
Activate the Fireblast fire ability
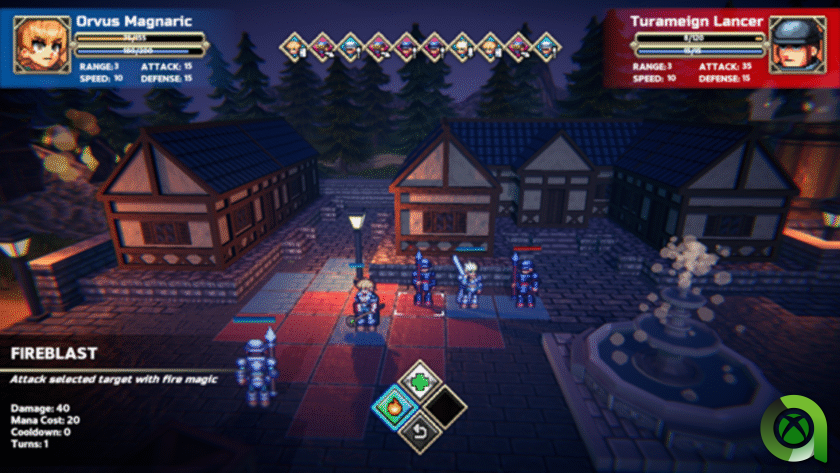pos(394,407)
